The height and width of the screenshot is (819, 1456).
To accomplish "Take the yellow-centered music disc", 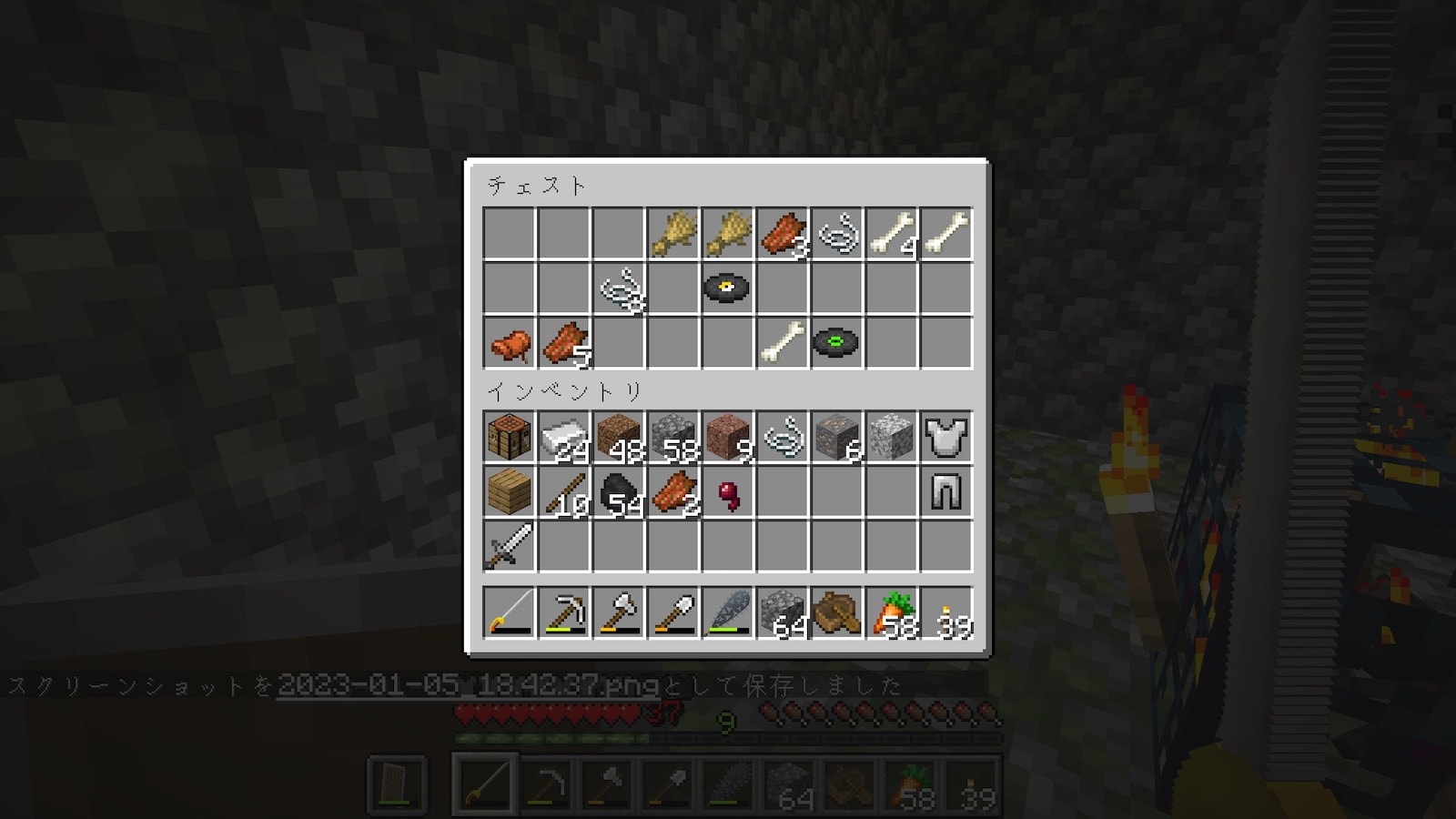I will [728, 288].
